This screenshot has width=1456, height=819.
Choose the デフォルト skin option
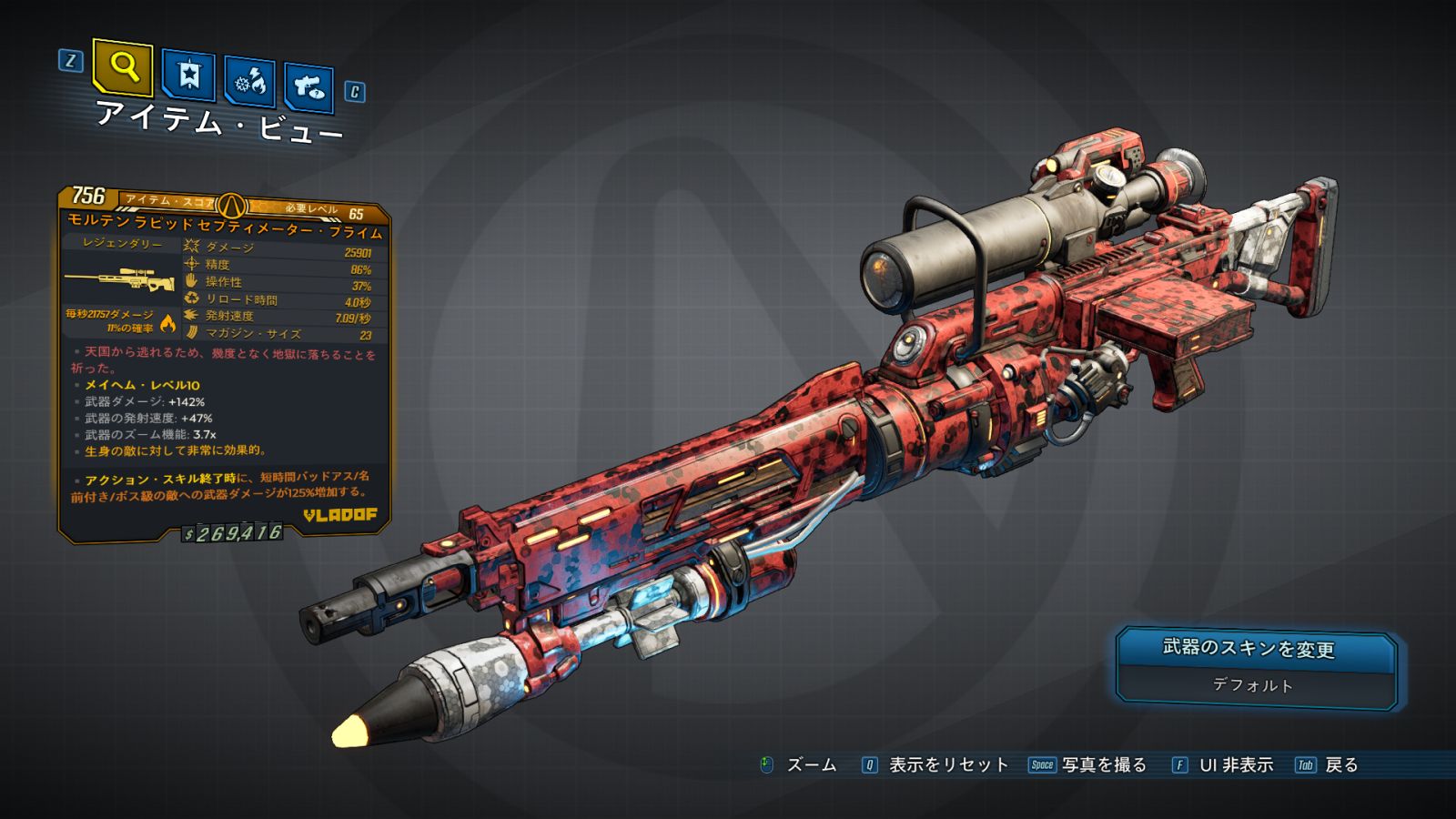(x=1255, y=685)
